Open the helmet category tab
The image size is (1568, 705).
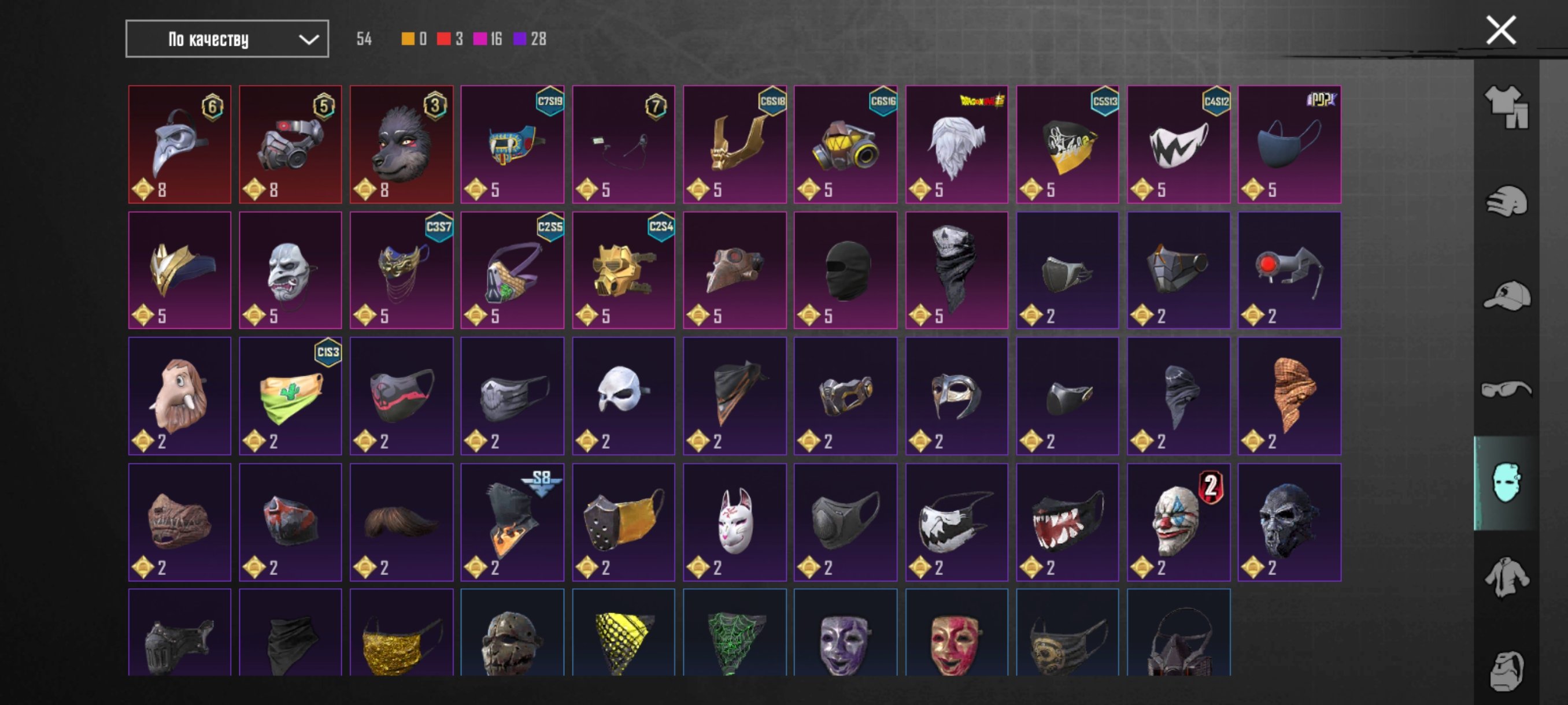(x=1506, y=202)
